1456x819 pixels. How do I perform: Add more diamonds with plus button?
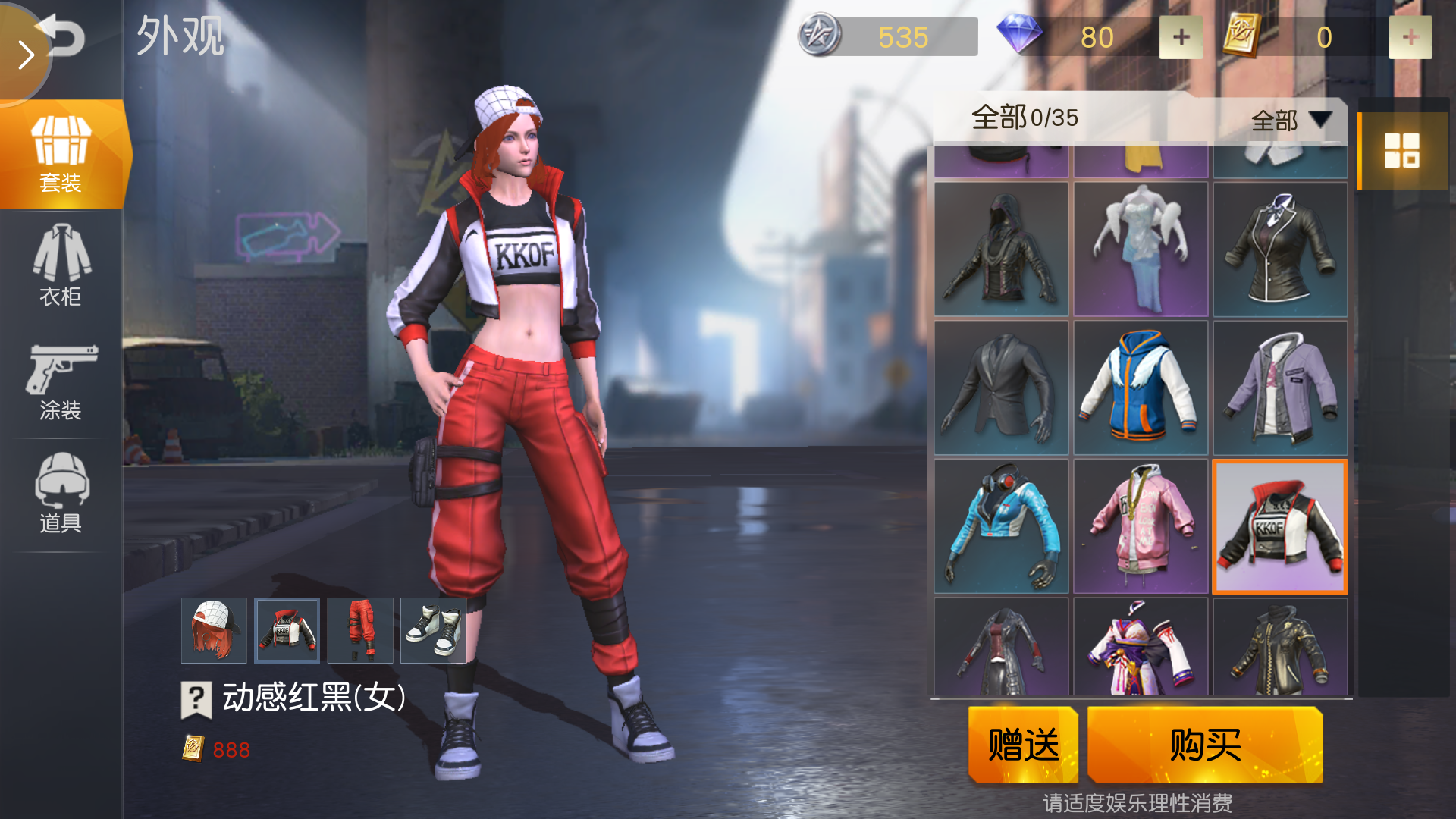1181,37
